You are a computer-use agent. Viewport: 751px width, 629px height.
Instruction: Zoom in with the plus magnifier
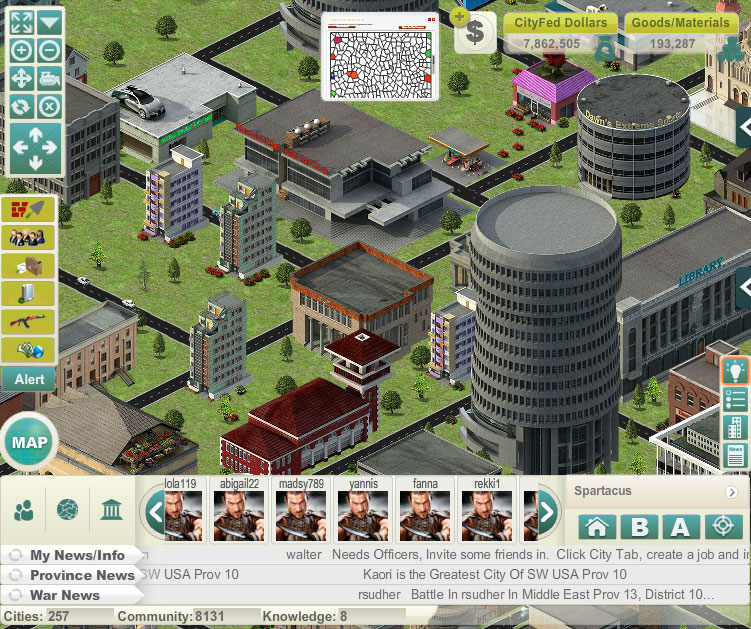[x=21, y=50]
